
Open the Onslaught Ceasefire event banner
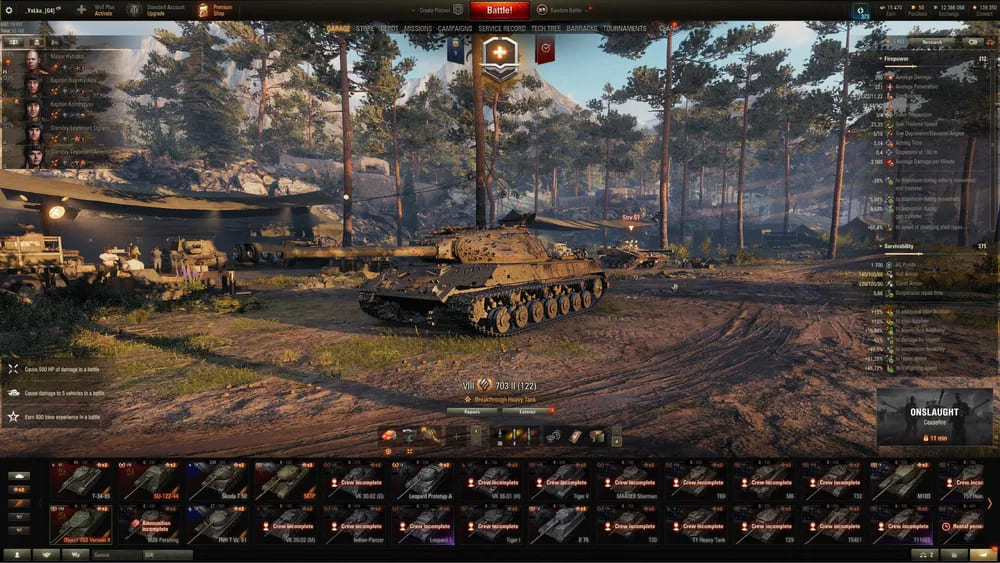935,417
